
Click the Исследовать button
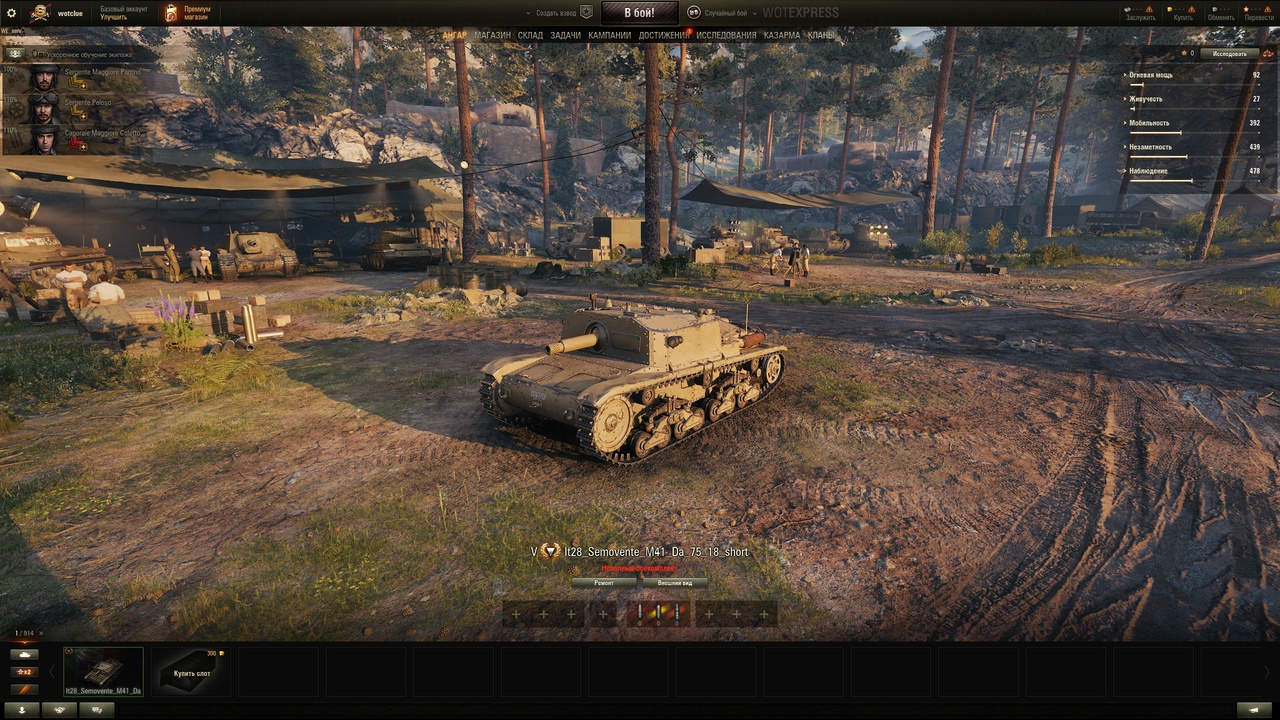click(1229, 53)
